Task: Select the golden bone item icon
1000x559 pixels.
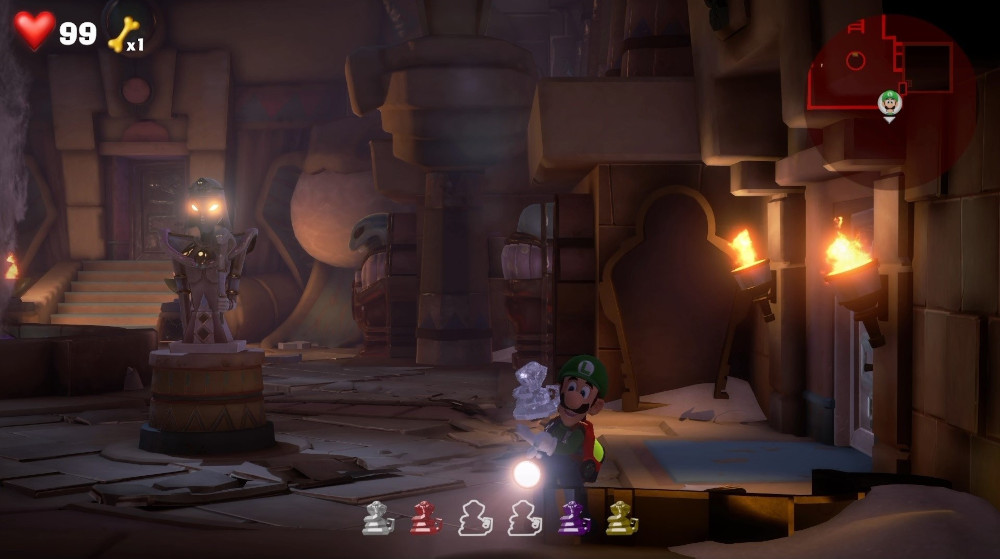Action: [122, 35]
